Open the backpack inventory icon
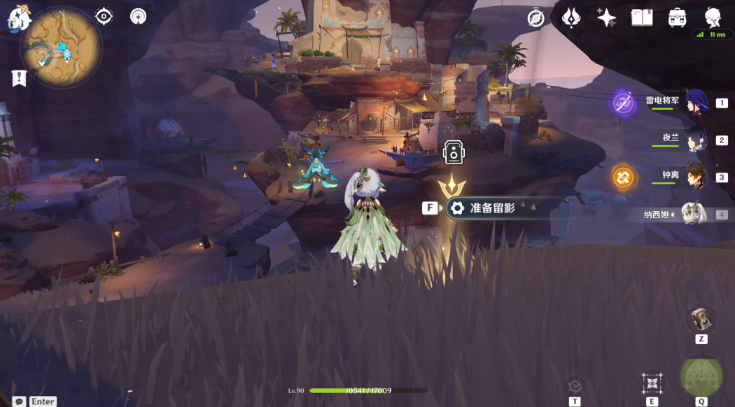Screen dimensions: 735x407 [677, 17]
